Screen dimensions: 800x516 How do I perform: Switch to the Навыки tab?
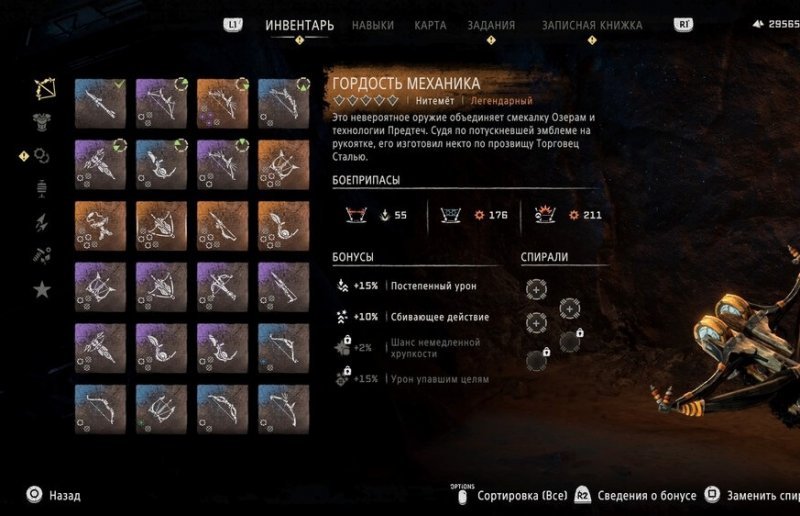tap(373, 25)
